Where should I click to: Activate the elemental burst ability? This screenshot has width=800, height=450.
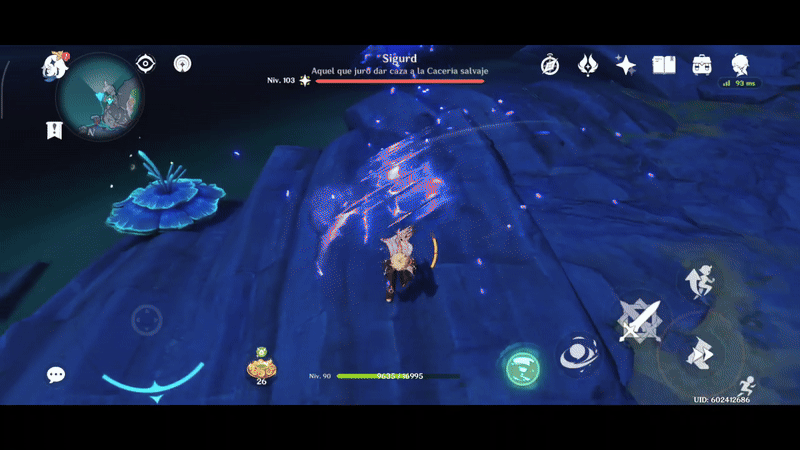pyautogui.click(x=578, y=352)
